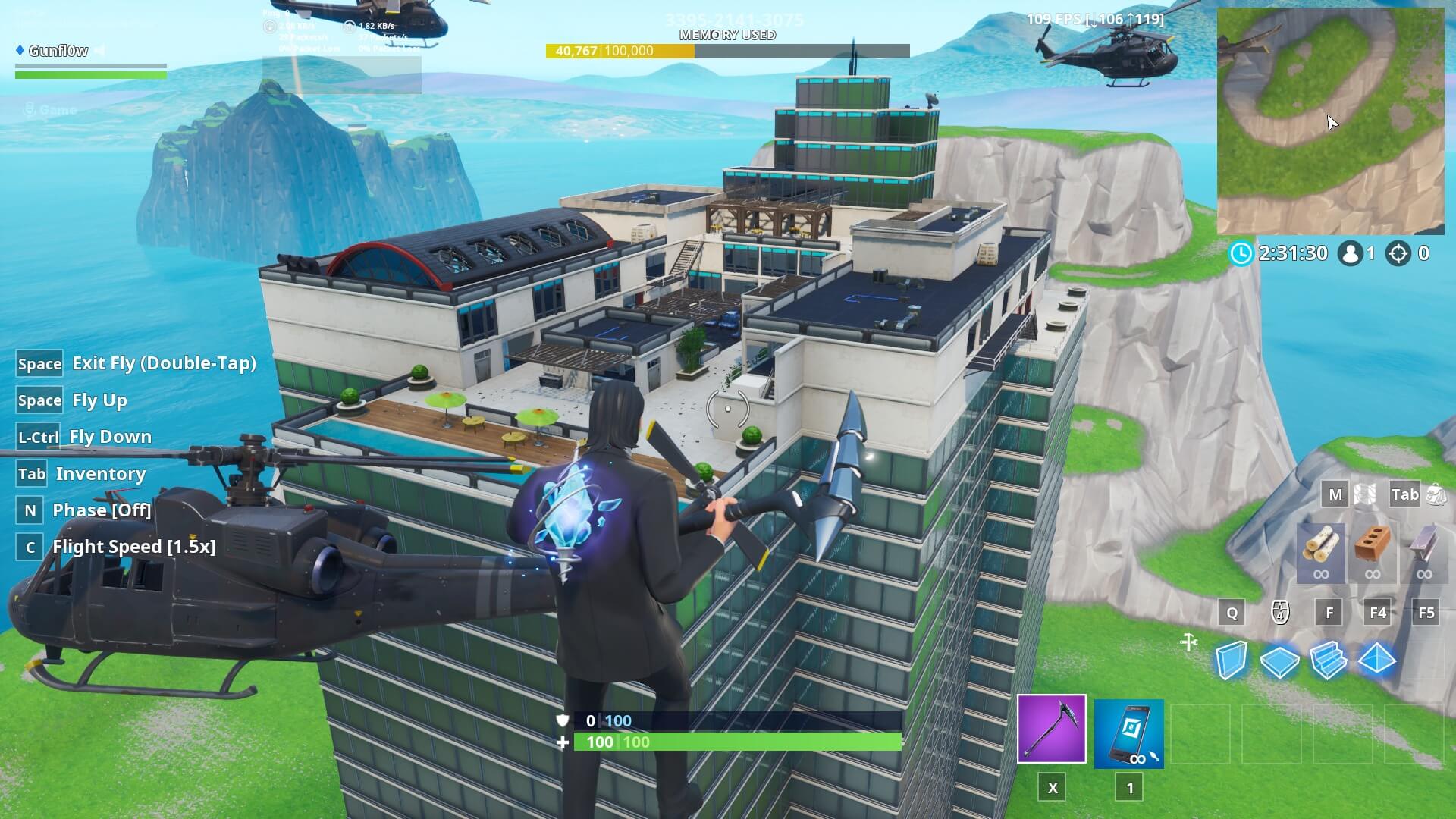Viewport: 1456px width, 819px height.
Task: Choose the wood building material
Action: (1320, 552)
